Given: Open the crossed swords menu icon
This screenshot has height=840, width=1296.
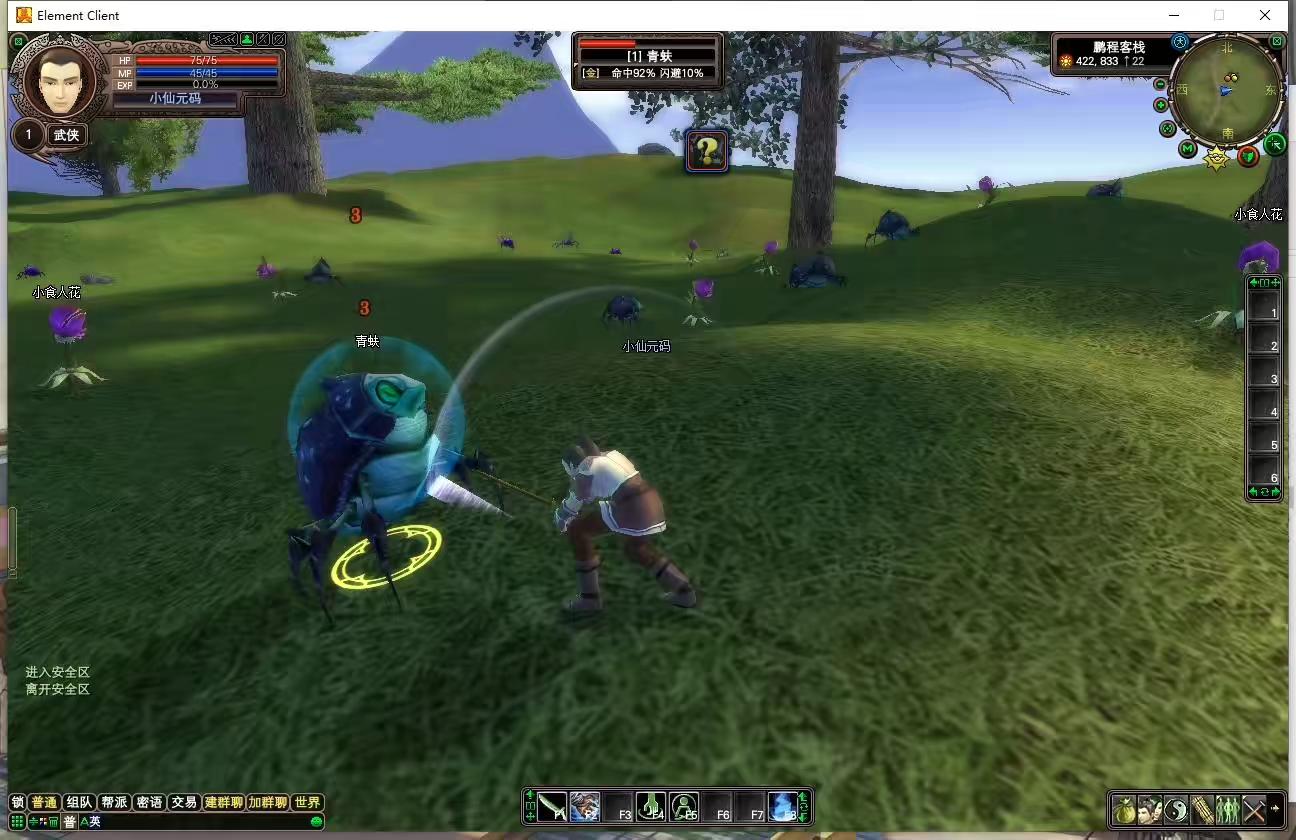Looking at the screenshot, I should [1253, 809].
